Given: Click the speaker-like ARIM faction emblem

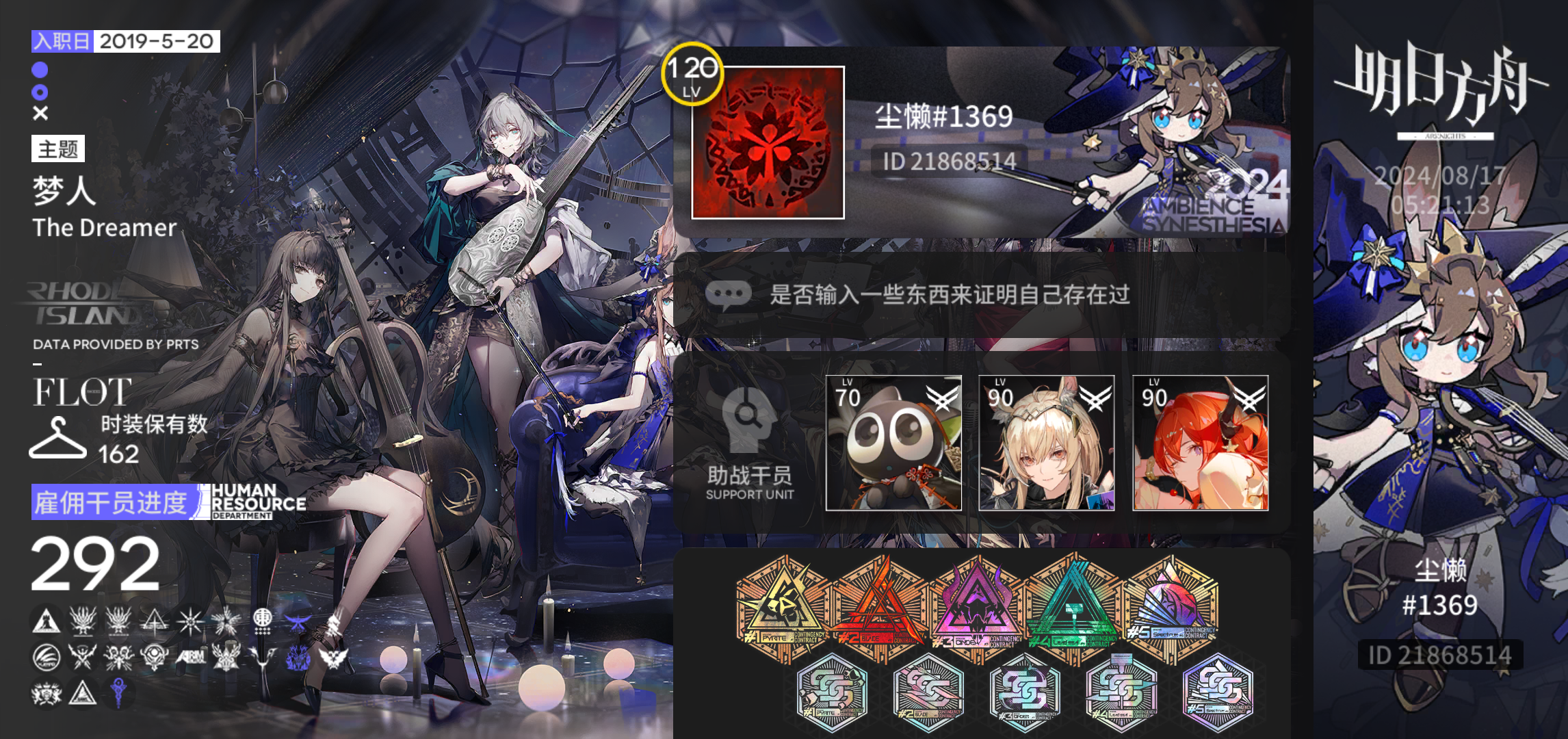Looking at the screenshot, I should pyautogui.click(x=191, y=658).
